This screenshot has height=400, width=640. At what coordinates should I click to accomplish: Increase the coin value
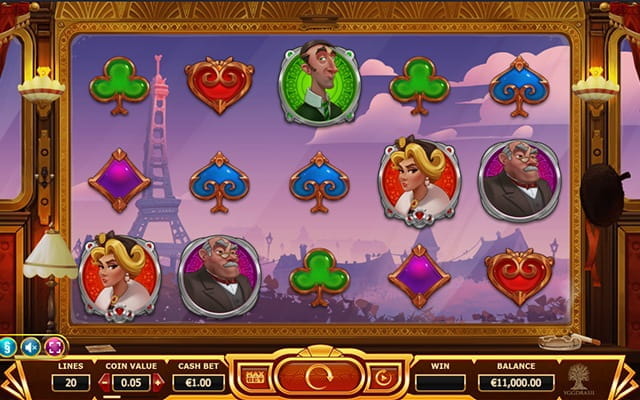(156, 382)
